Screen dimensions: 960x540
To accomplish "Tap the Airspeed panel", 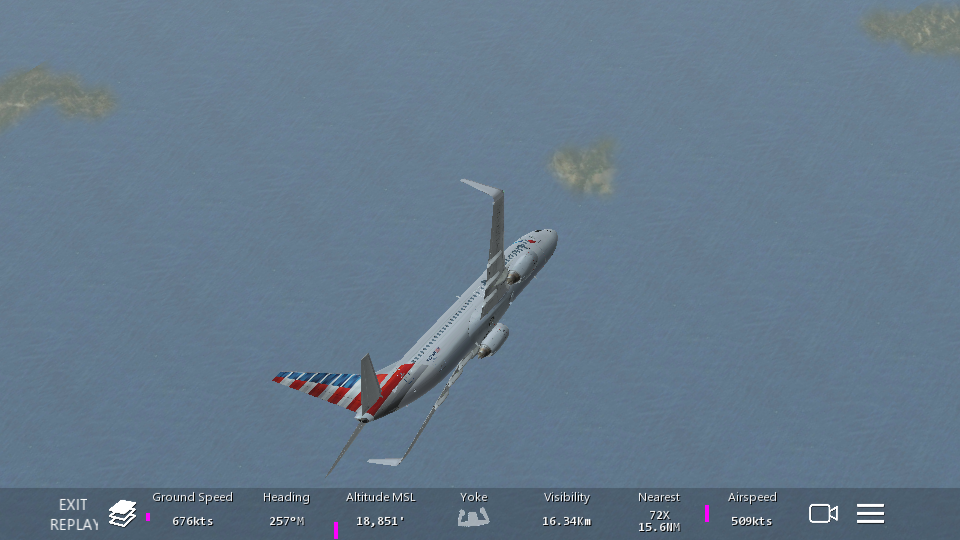I will 751,510.
